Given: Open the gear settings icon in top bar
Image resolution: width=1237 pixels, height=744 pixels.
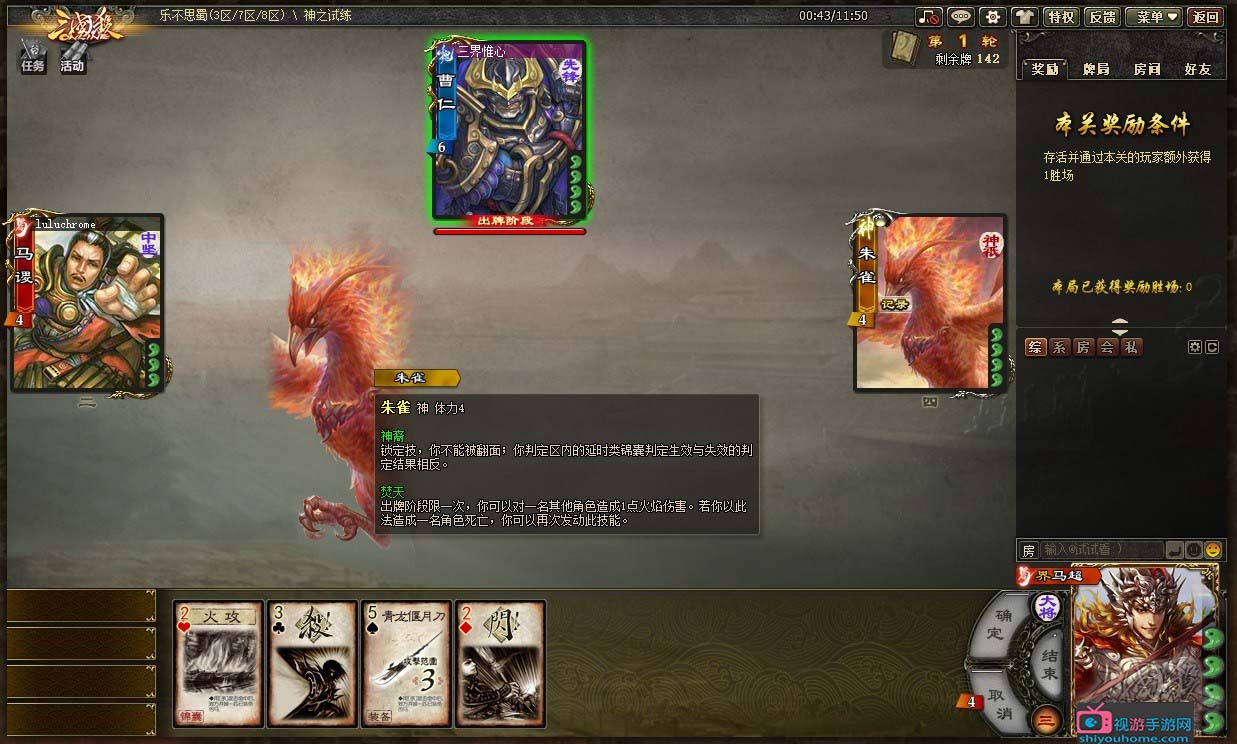Looking at the screenshot, I should (x=992, y=17).
